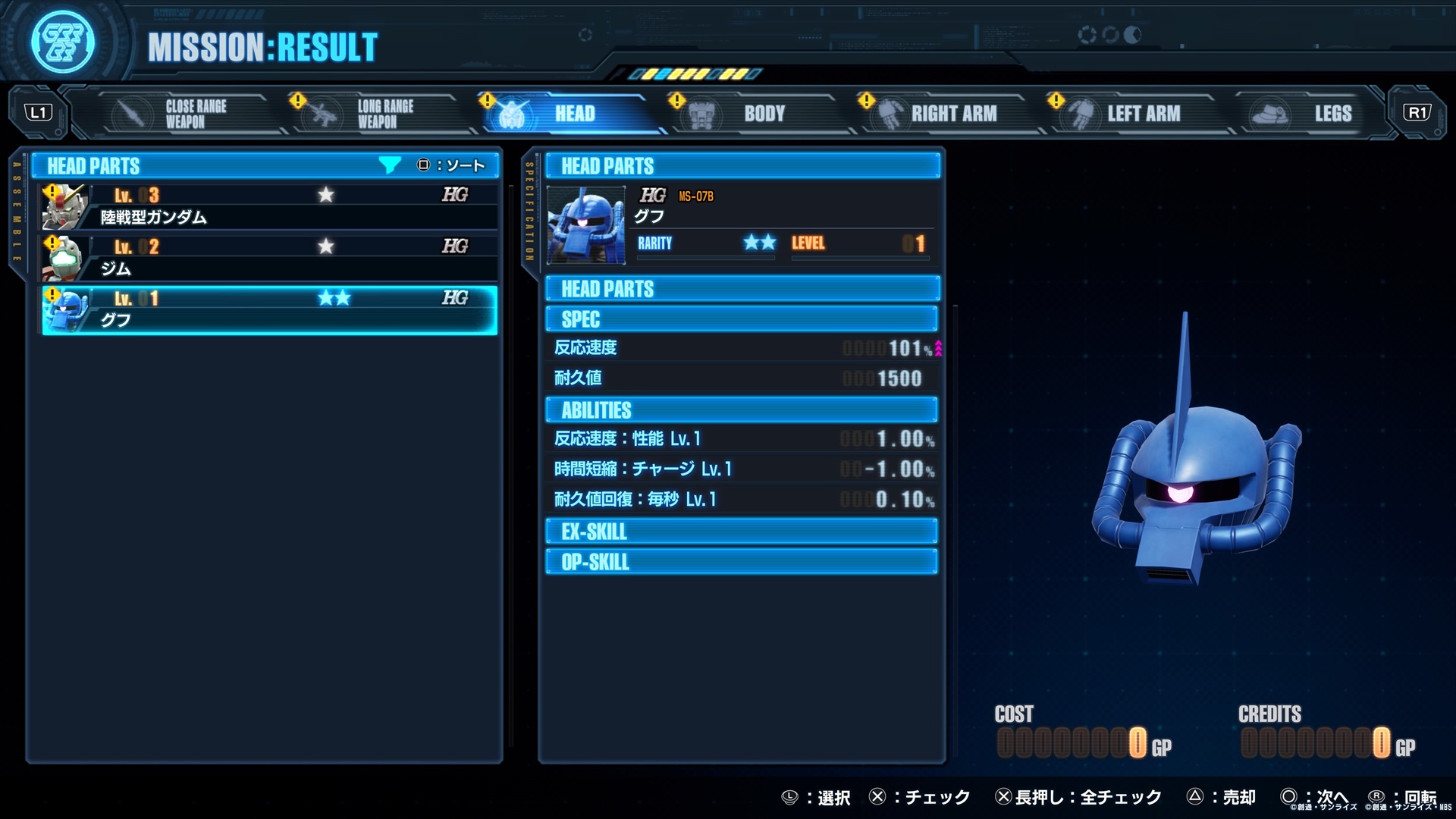Select the グフ head part row

269,310
